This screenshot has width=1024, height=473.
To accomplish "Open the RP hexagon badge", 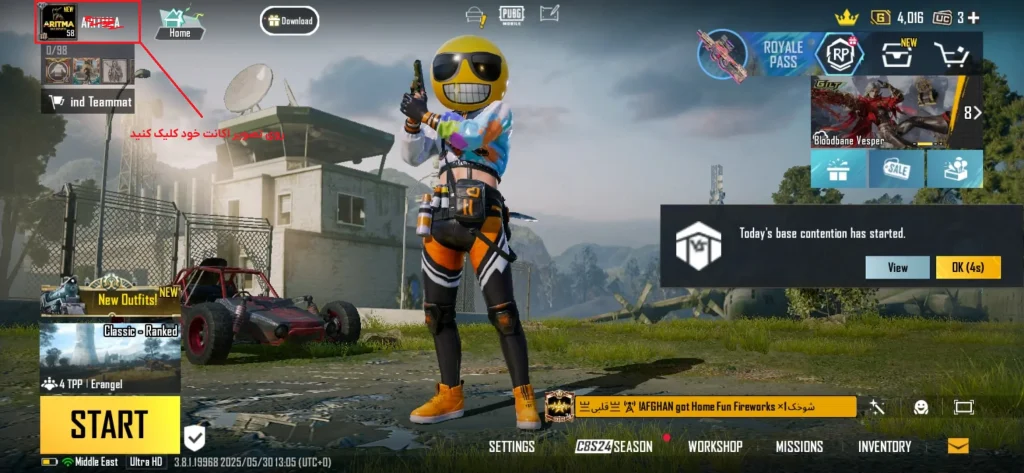I will pos(839,54).
